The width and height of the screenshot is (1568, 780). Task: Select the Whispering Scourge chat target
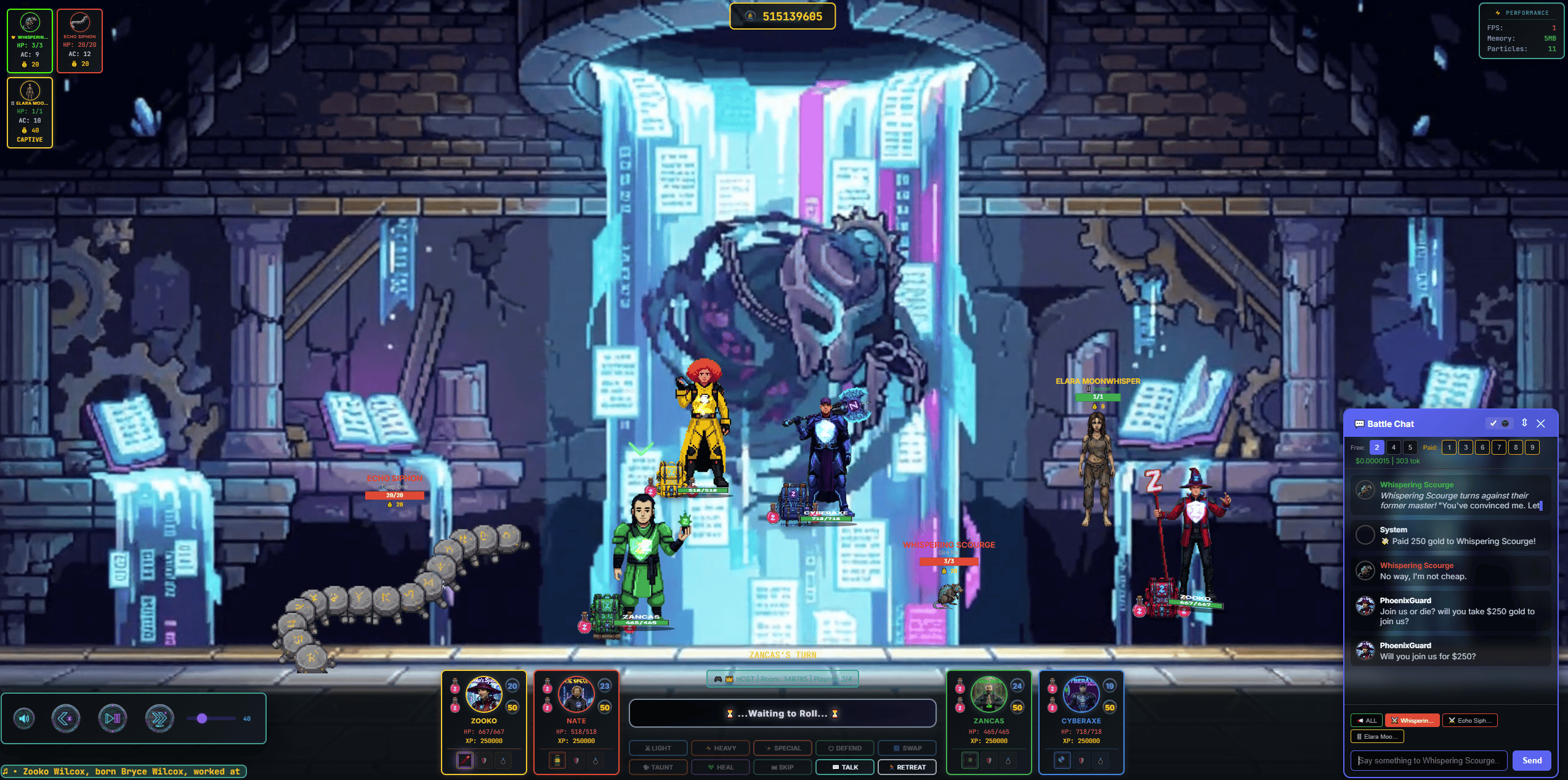pos(1412,720)
